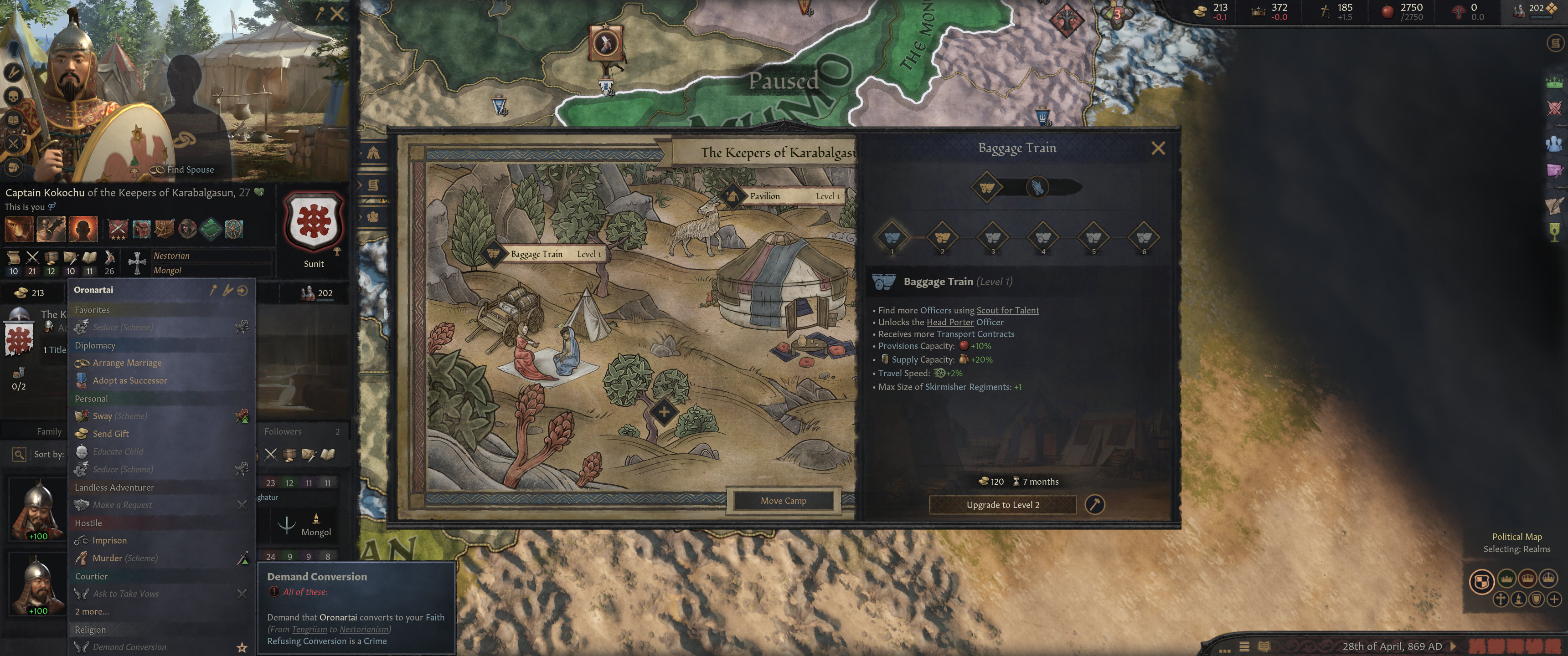Image resolution: width=1568 pixels, height=656 pixels.
Task: Switch to Duchies map mode (green crown icon)
Action: (x=1507, y=579)
